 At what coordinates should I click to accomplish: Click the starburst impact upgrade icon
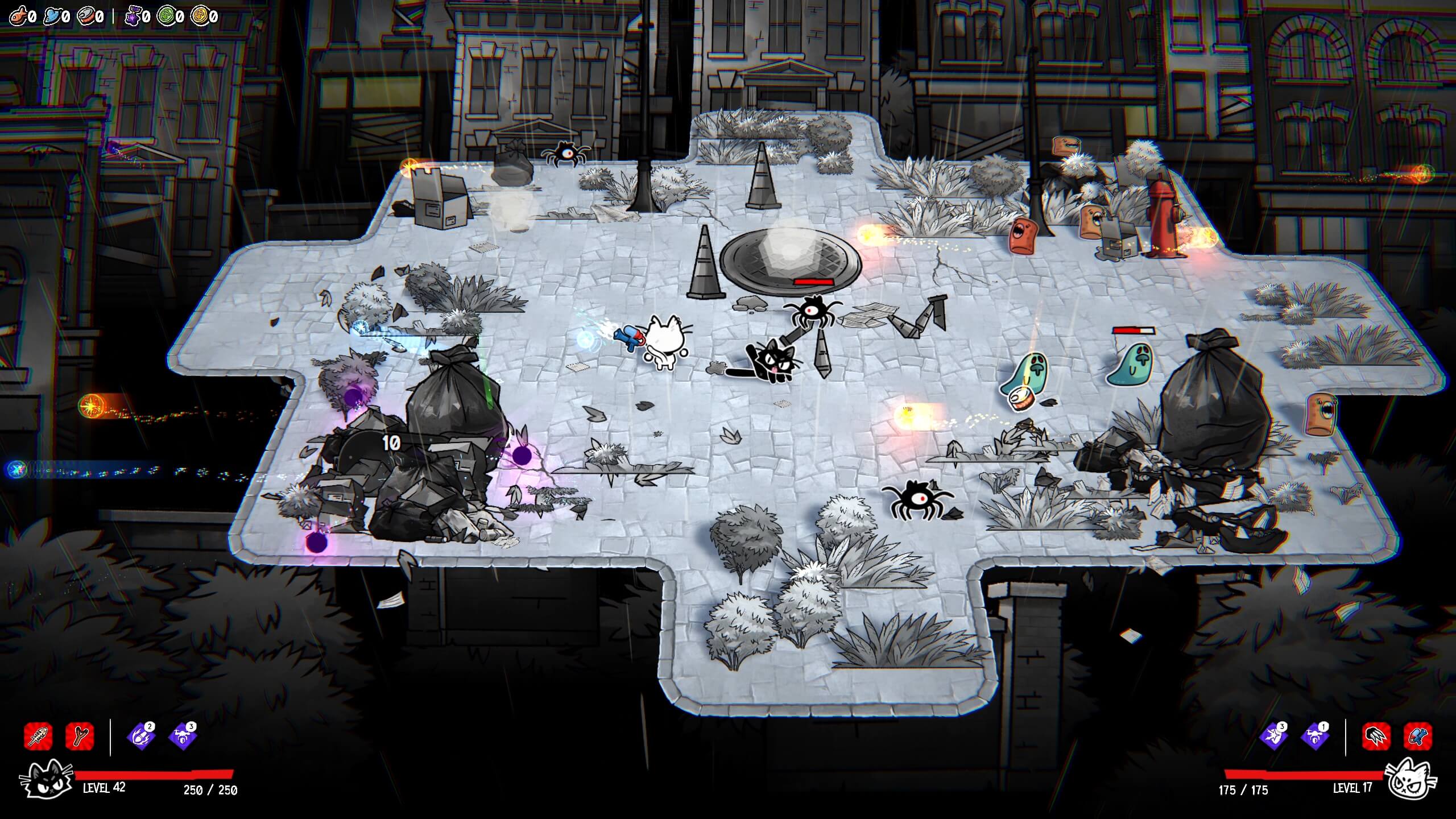pos(1273,737)
